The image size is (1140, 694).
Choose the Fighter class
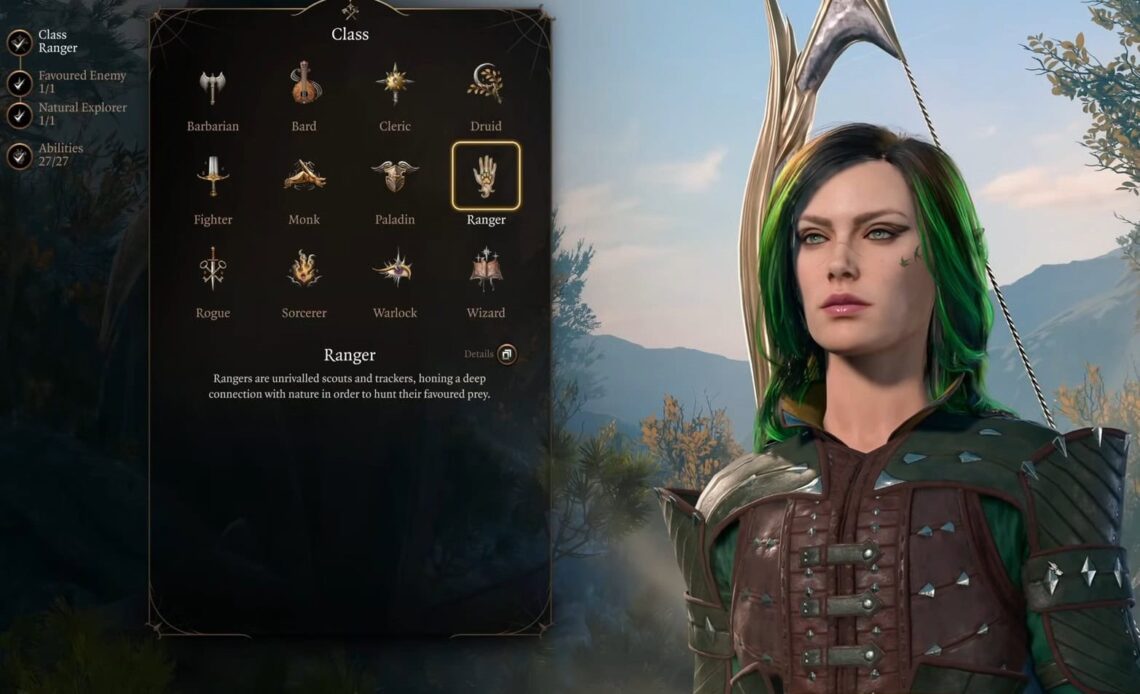coord(212,178)
